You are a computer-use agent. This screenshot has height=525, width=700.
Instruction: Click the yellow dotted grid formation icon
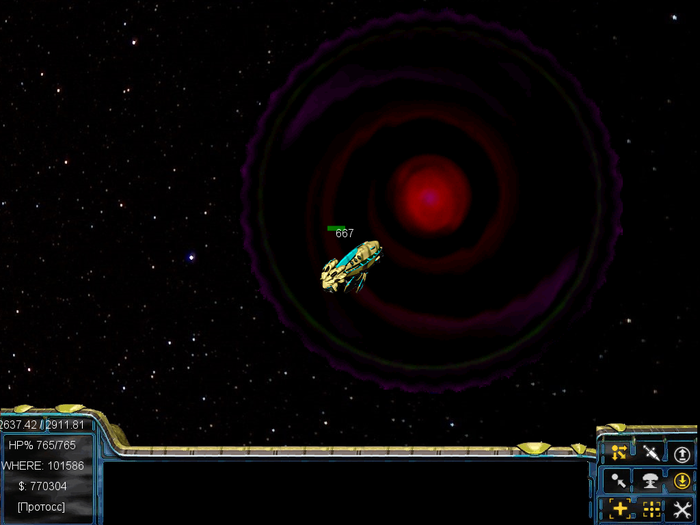(x=651, y=509)
